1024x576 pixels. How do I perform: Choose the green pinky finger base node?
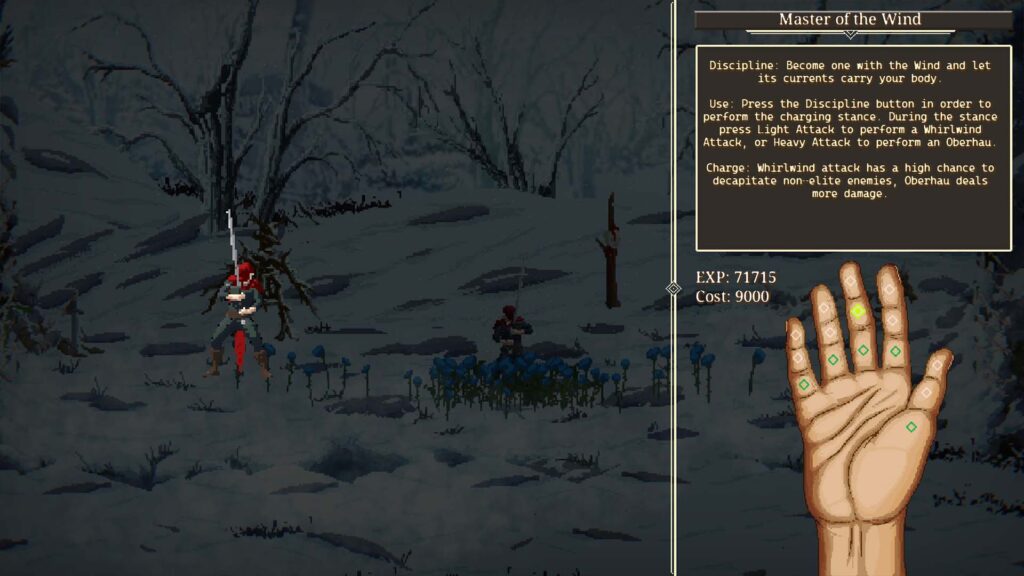pos(803,384)
